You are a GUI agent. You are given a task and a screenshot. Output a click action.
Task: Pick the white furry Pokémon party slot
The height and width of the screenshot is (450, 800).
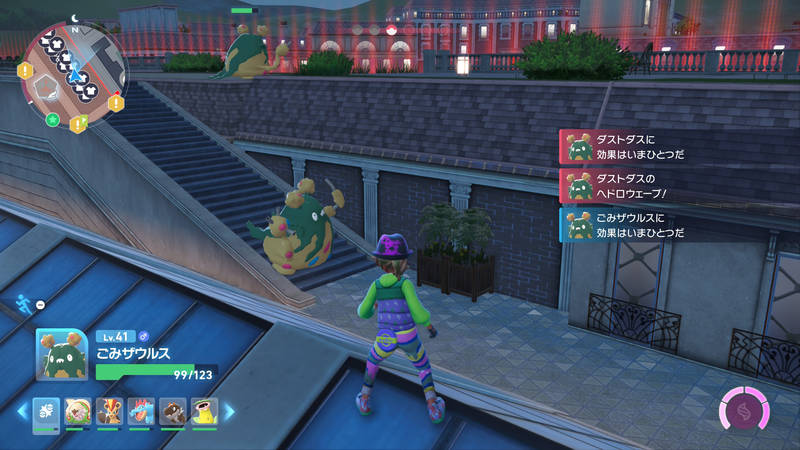pos(78,411)
